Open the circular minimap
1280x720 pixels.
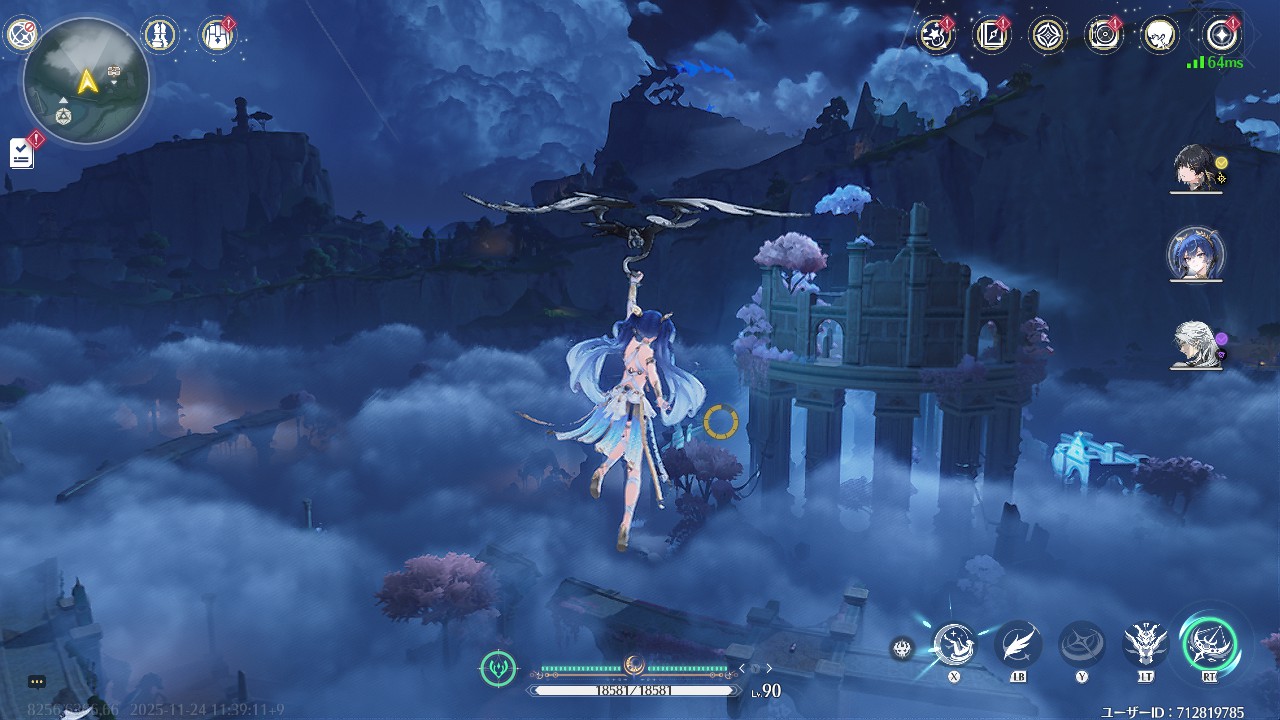(87, 81)
